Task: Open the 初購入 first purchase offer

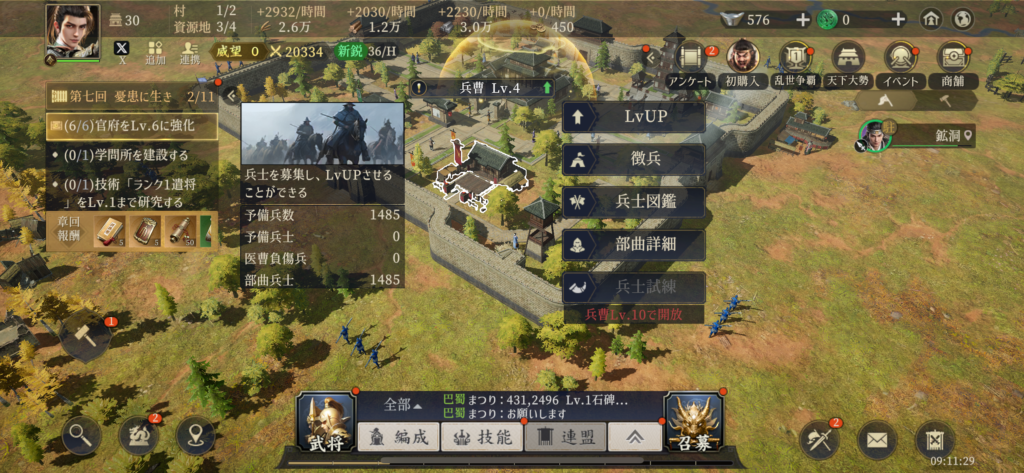Action: 742,63
